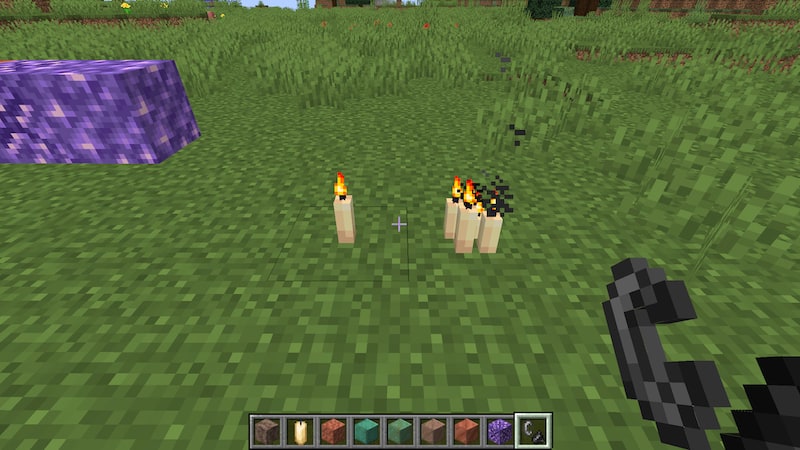Screen dimensions: 800x450
Task: Select the smooth orange copper block slot
Action: (466, 431)
